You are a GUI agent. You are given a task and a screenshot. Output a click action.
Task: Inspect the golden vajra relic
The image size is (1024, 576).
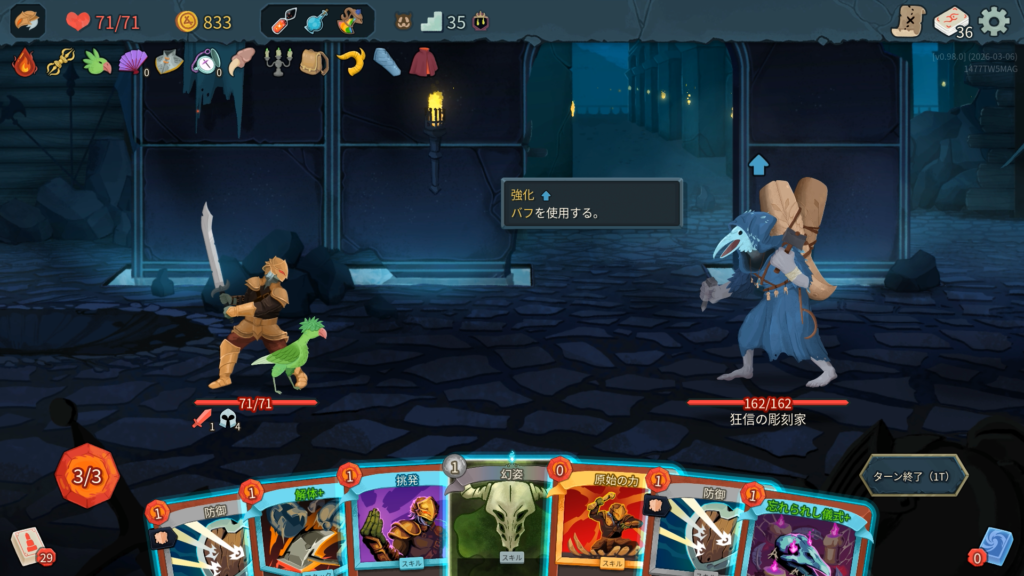click(61, 62)
